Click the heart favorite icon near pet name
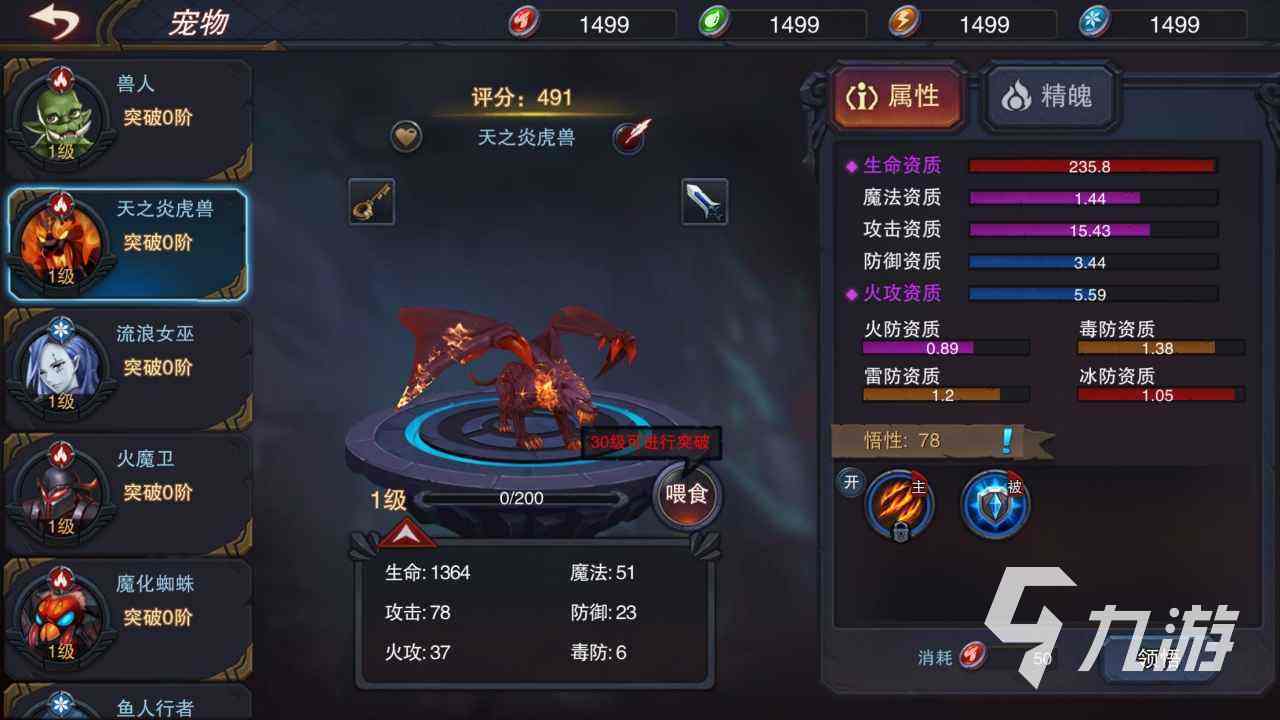The image size is (1280, 720). pyautogui.click(x=405, y=135)
